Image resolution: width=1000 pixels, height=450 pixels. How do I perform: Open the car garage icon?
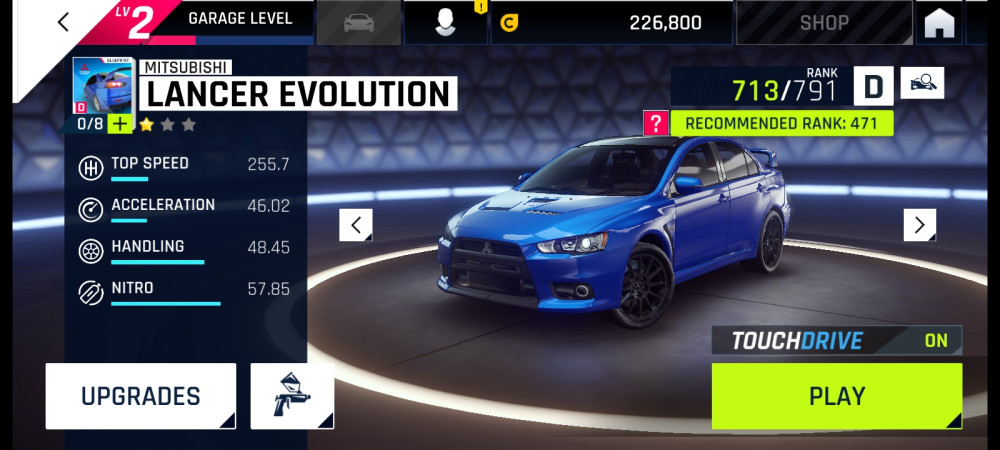[x=358, y=22]
